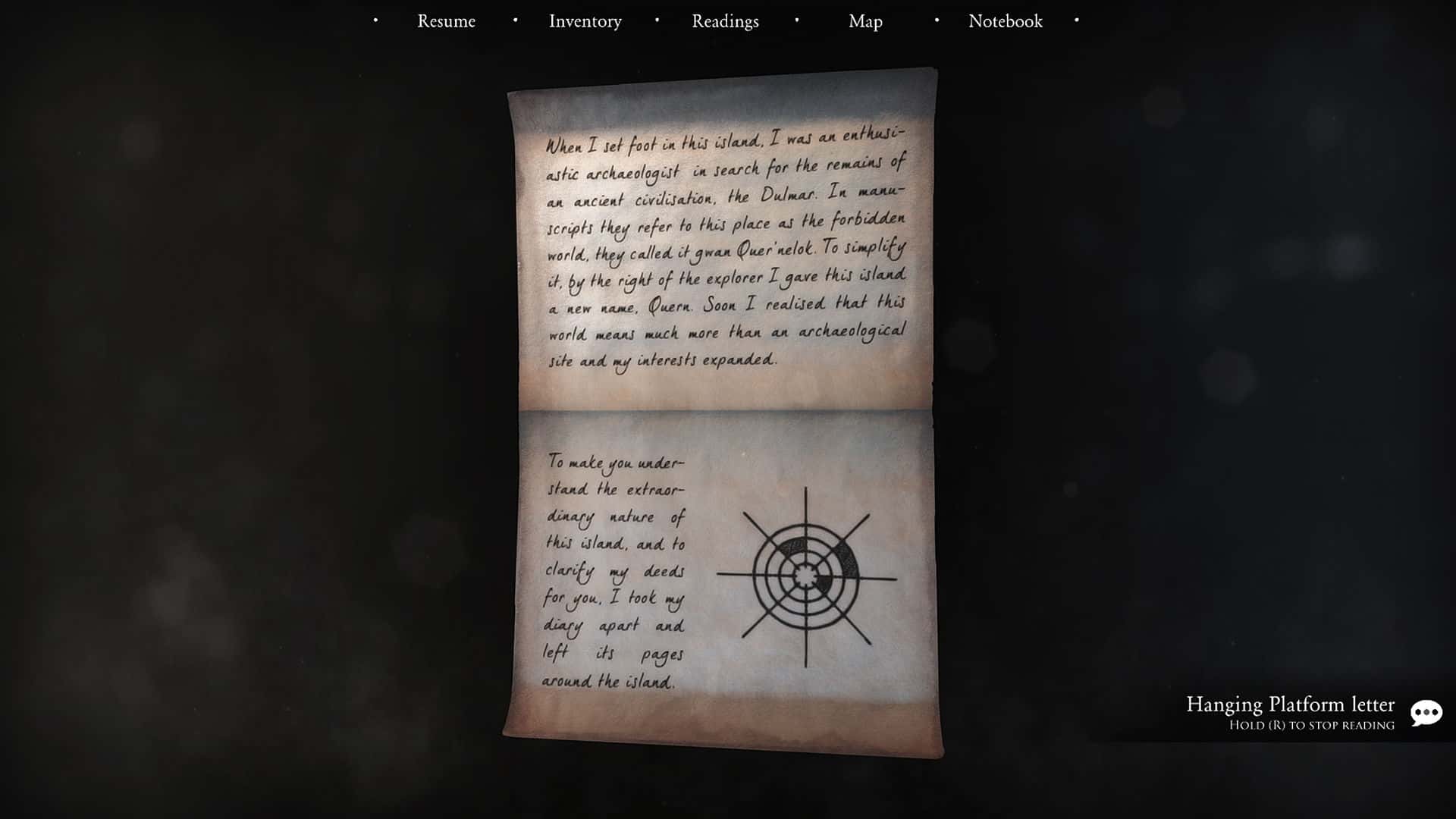Open the Inventory menu
The image size is (1456, 819).
(x=585, y=21)
